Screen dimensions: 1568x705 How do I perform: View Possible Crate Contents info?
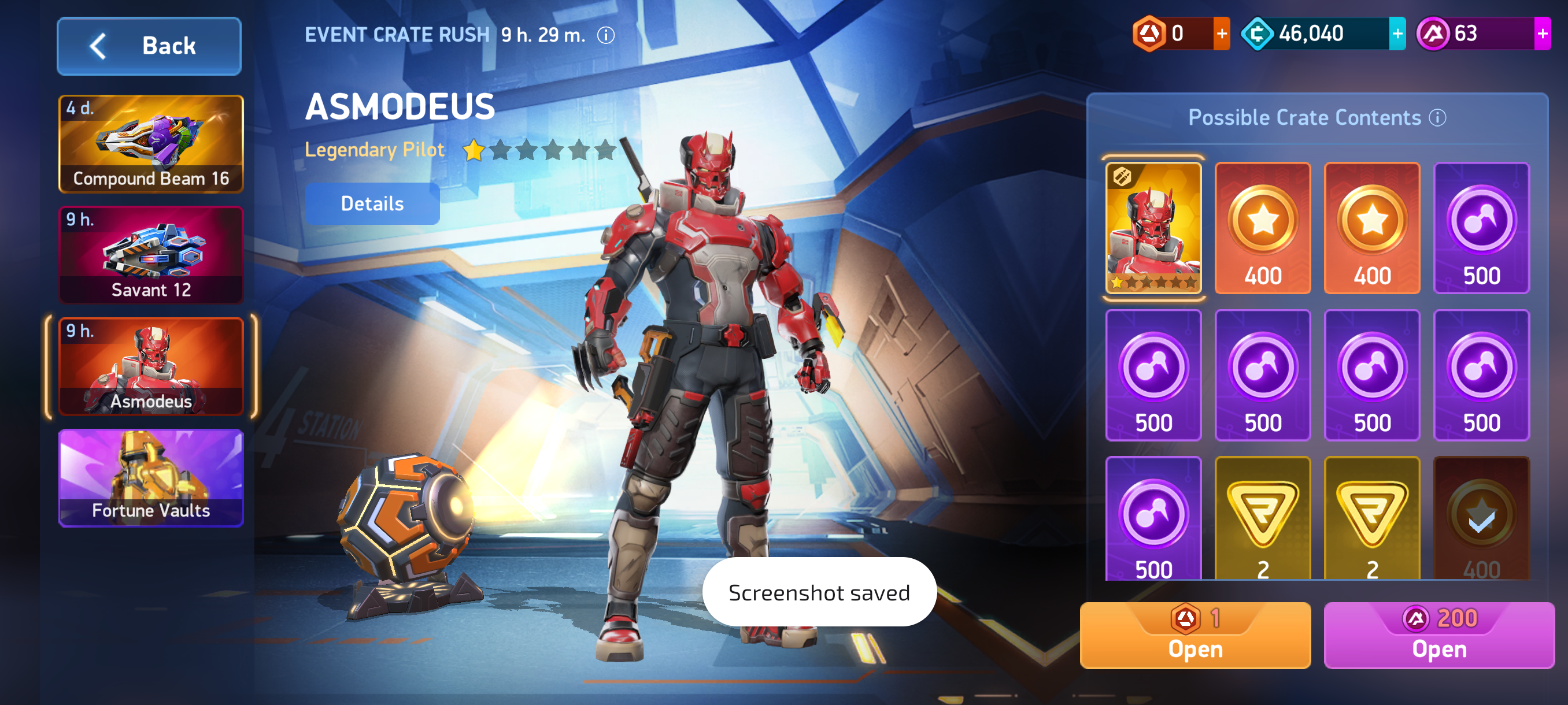click(1437, 117)
